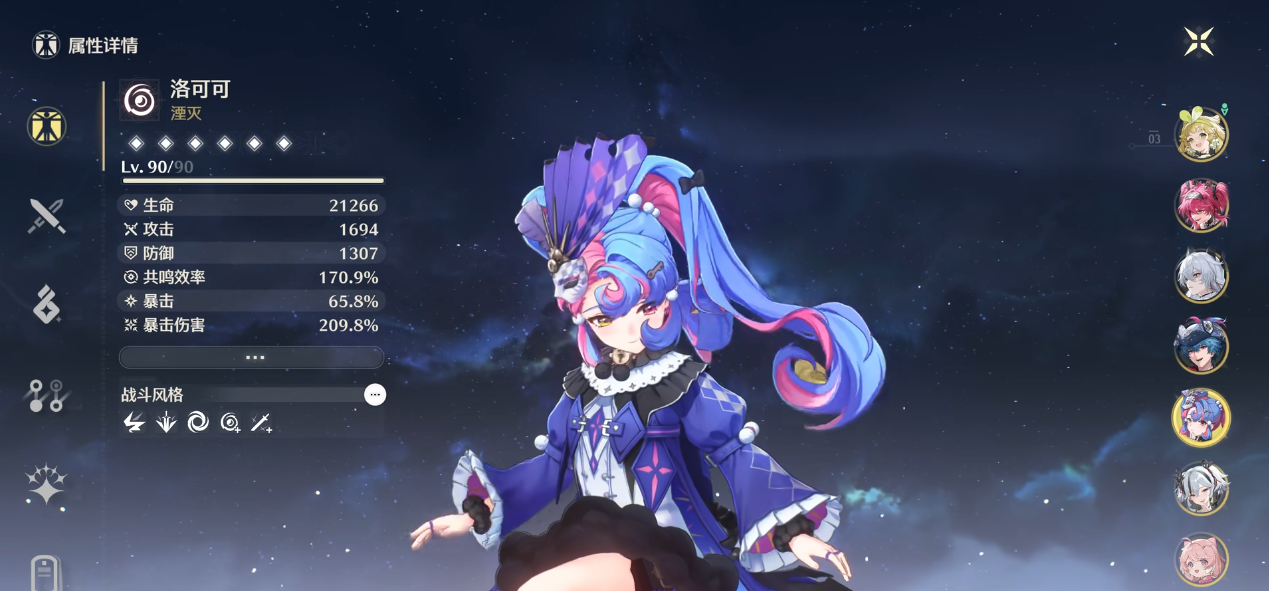Click the lightning bolt combat style icon
The height and width of the screenshot is (591, 1269).
(x=133, y=423)
